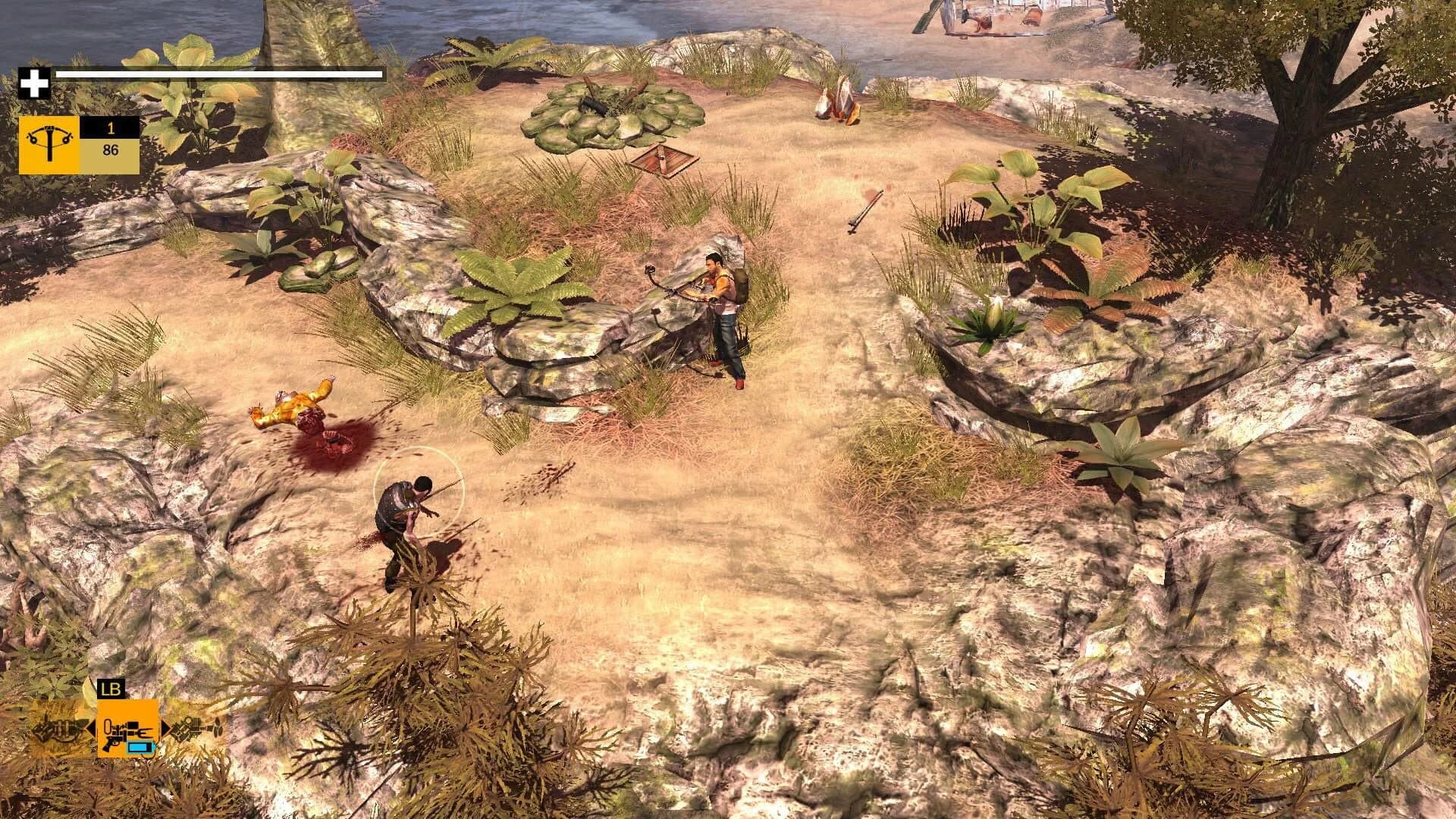Expand the previous weapon with the left arrow
Viewport: 1456px width, 819px height.
pyautogui.click(x=90, y=730)
